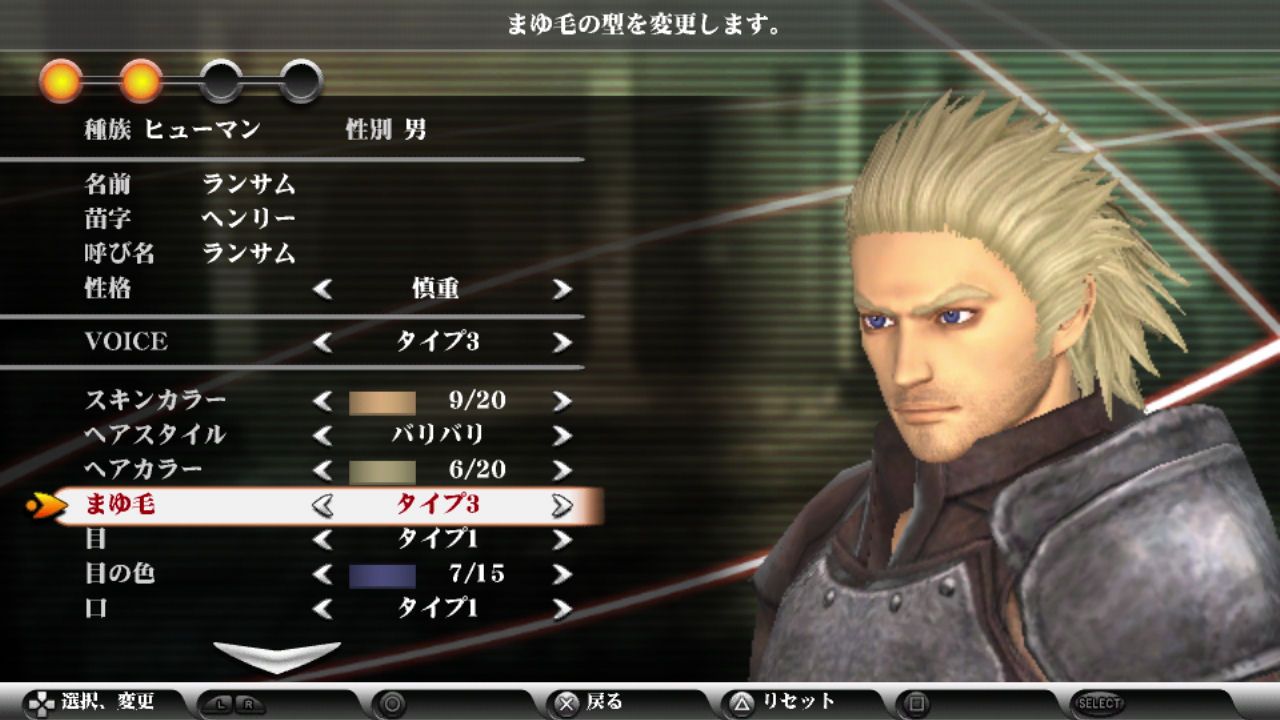The image size is (1280, 720).
Task: Click the d-pad icon beside 選択、変更
Action: [x=40, y=704]
